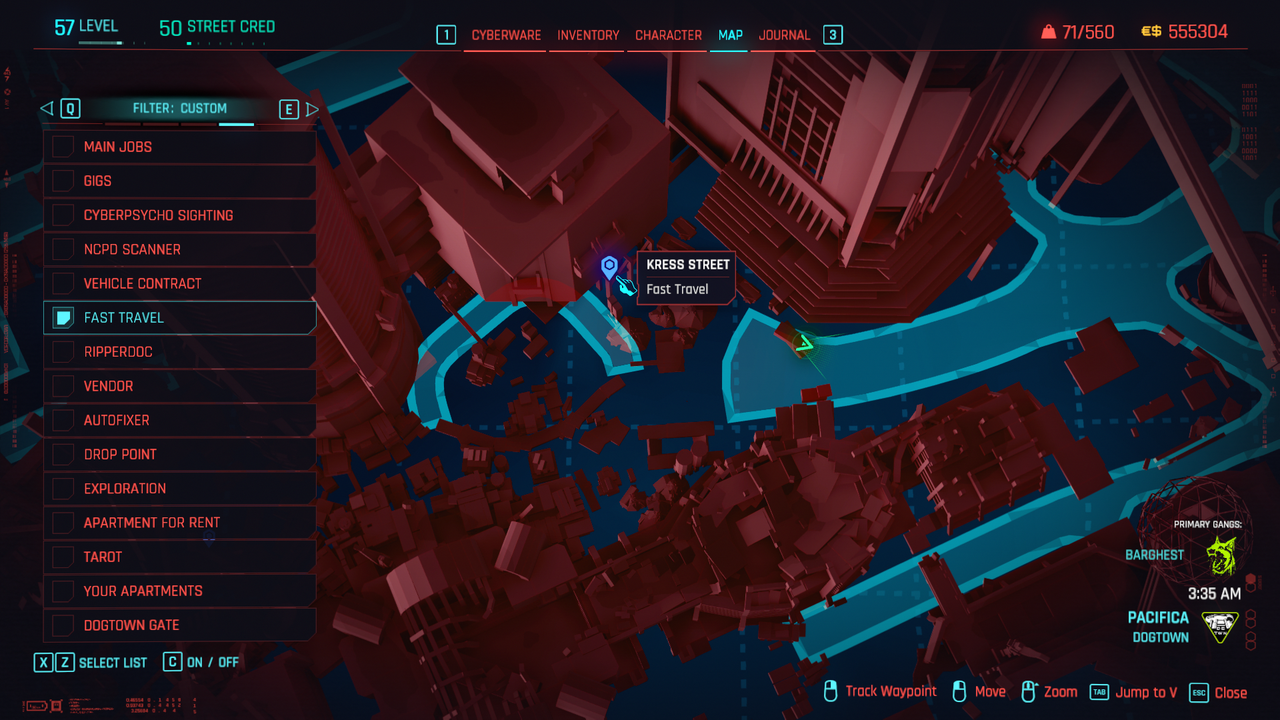Screen dimensions: 1280x720
Task: Show Ripperdoc locations
Action: 63,352
